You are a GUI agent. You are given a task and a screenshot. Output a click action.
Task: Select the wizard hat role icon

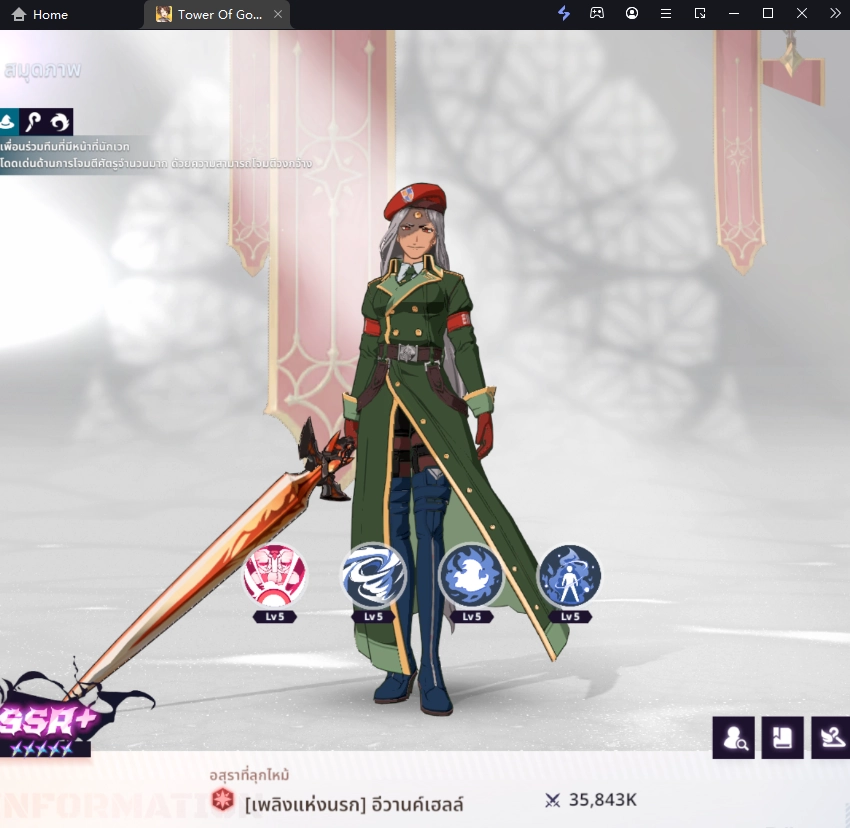[8, 122]
